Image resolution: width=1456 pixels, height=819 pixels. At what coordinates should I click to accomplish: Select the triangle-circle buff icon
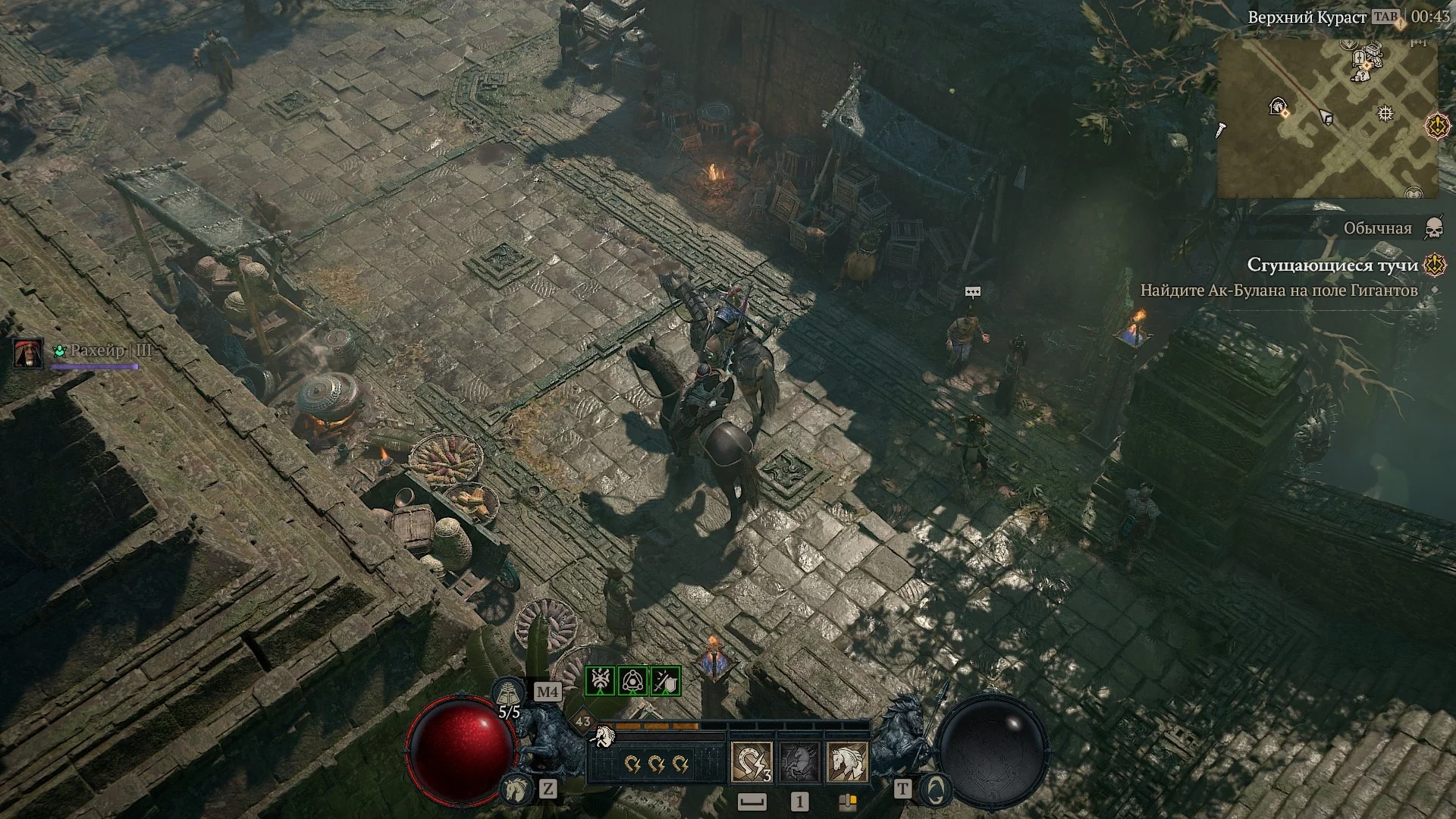[x=632, y=681]
